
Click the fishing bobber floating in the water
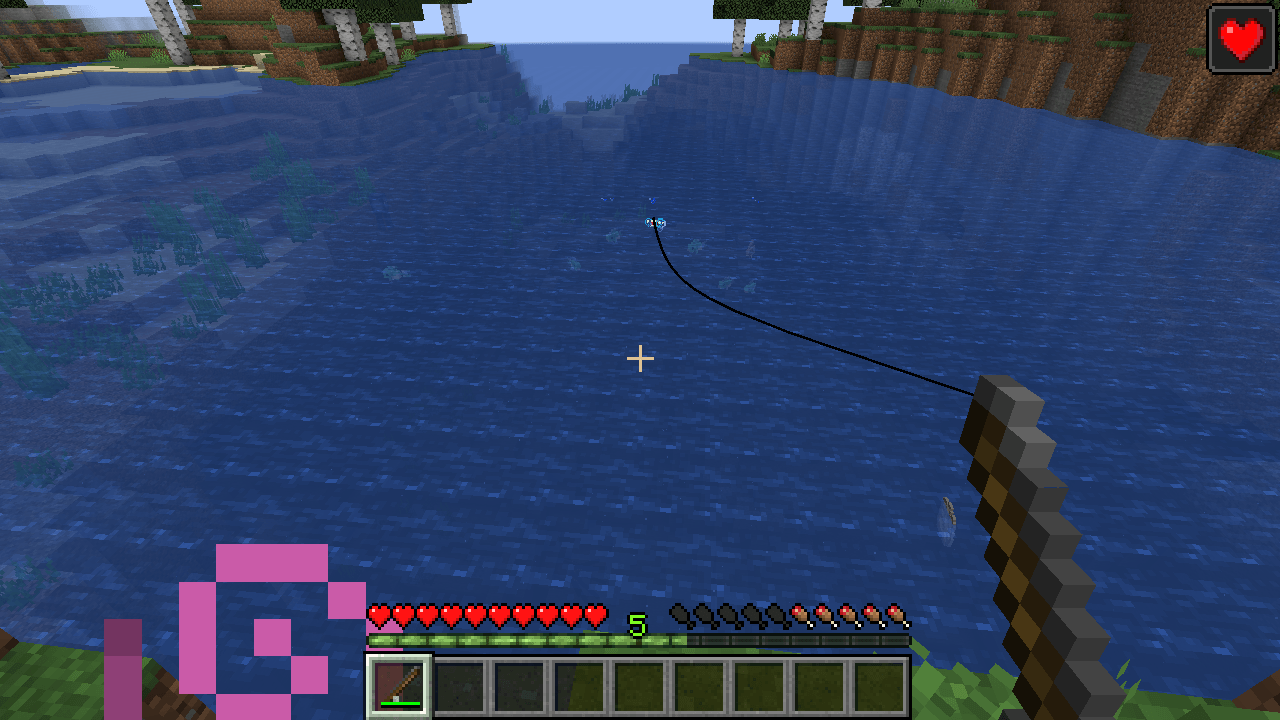(657, 223)
